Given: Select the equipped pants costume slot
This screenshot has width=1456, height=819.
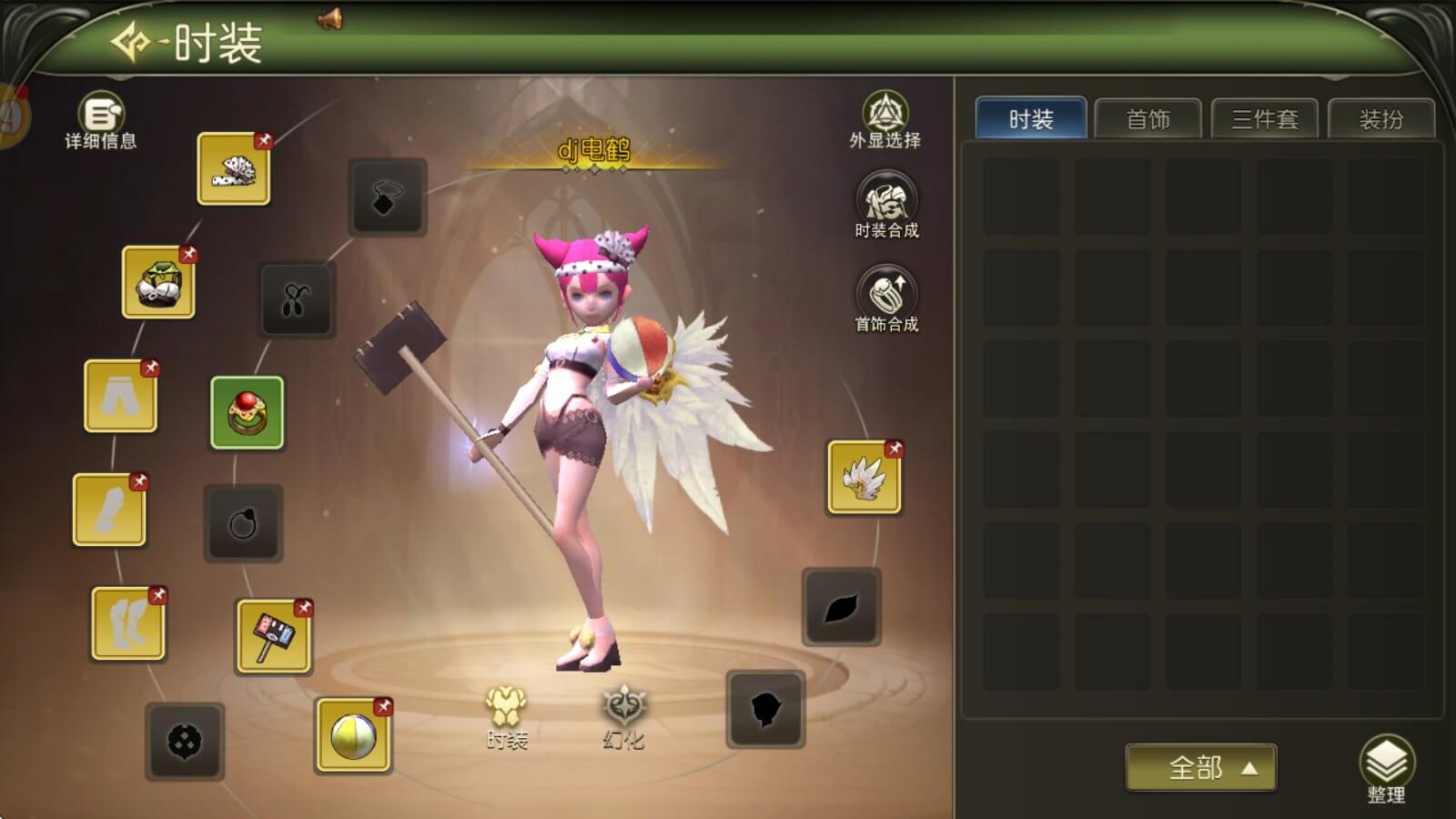Looking at the screenshot, I should coord(120,396).
